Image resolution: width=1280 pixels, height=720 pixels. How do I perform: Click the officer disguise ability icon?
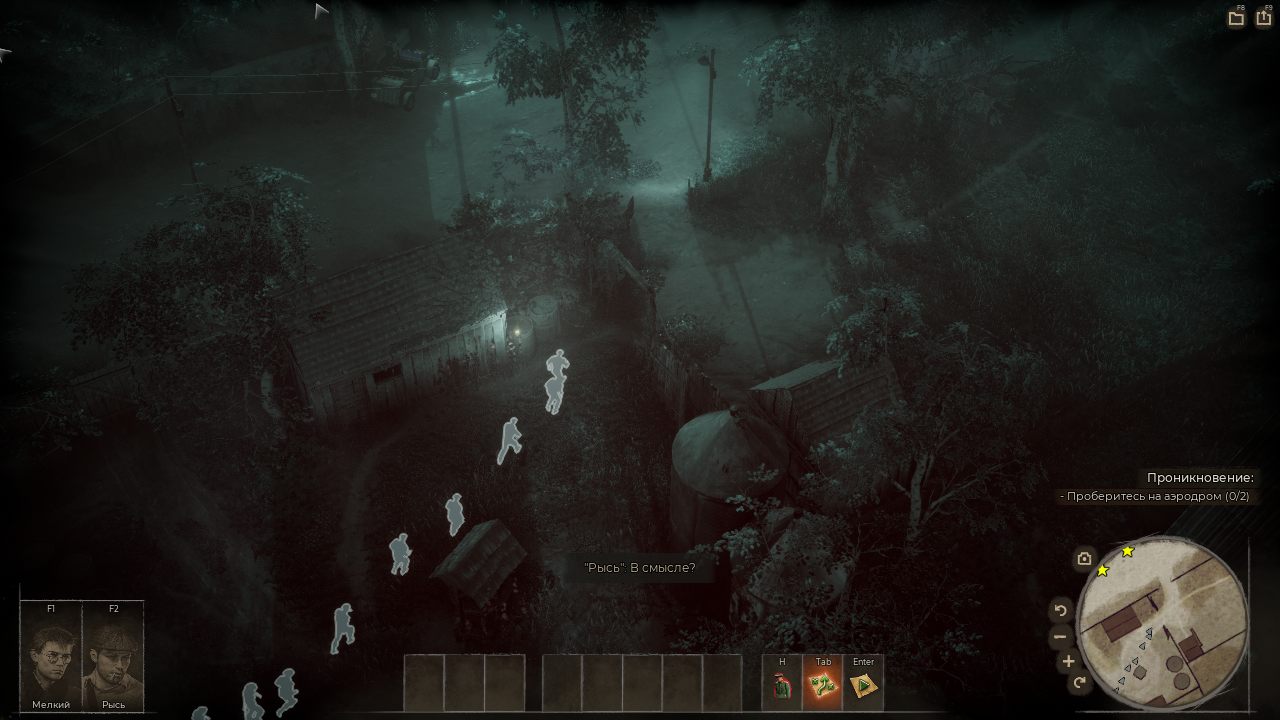tap(782, 685)
